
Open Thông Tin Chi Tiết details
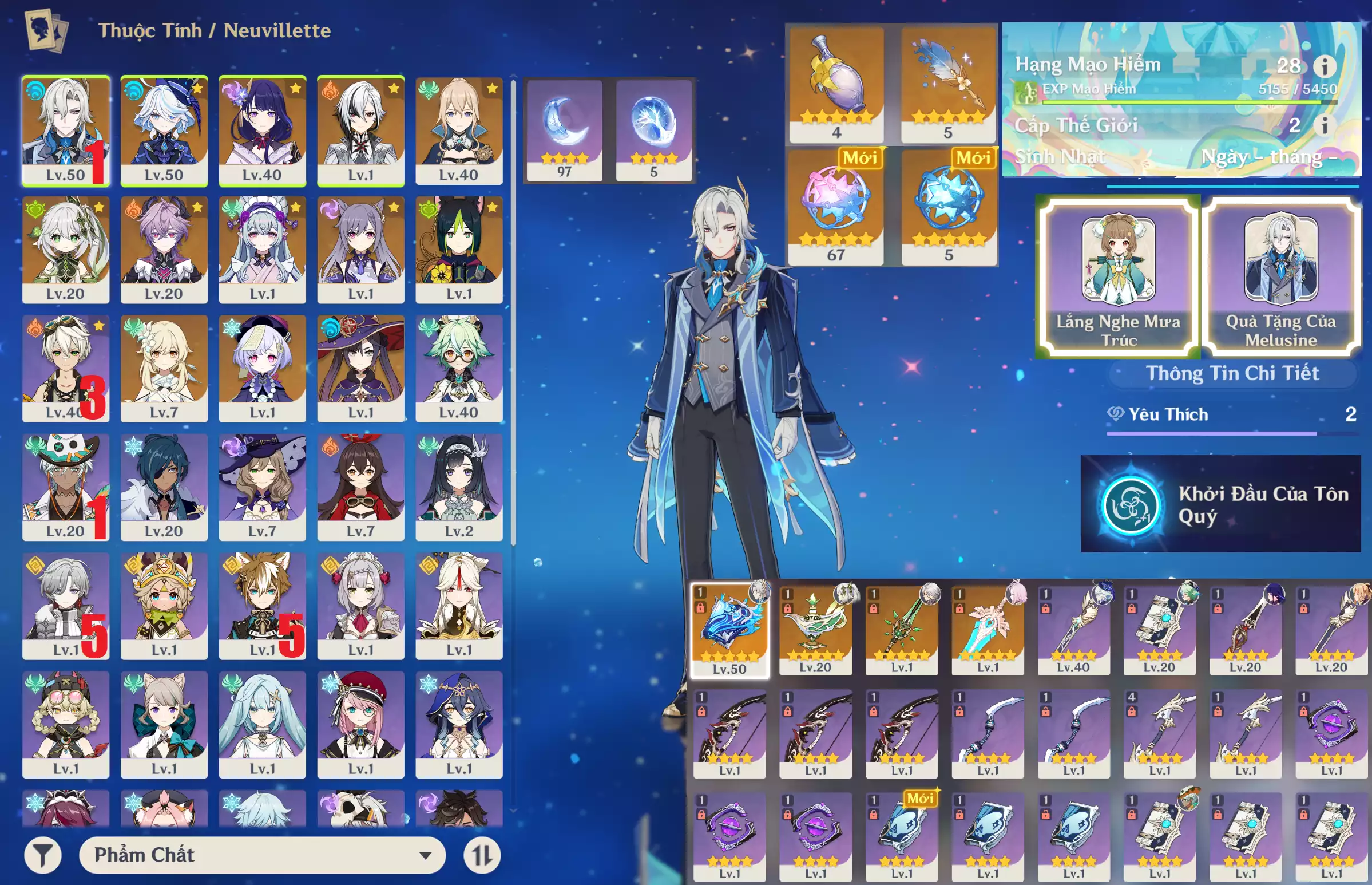[1232, 374]
